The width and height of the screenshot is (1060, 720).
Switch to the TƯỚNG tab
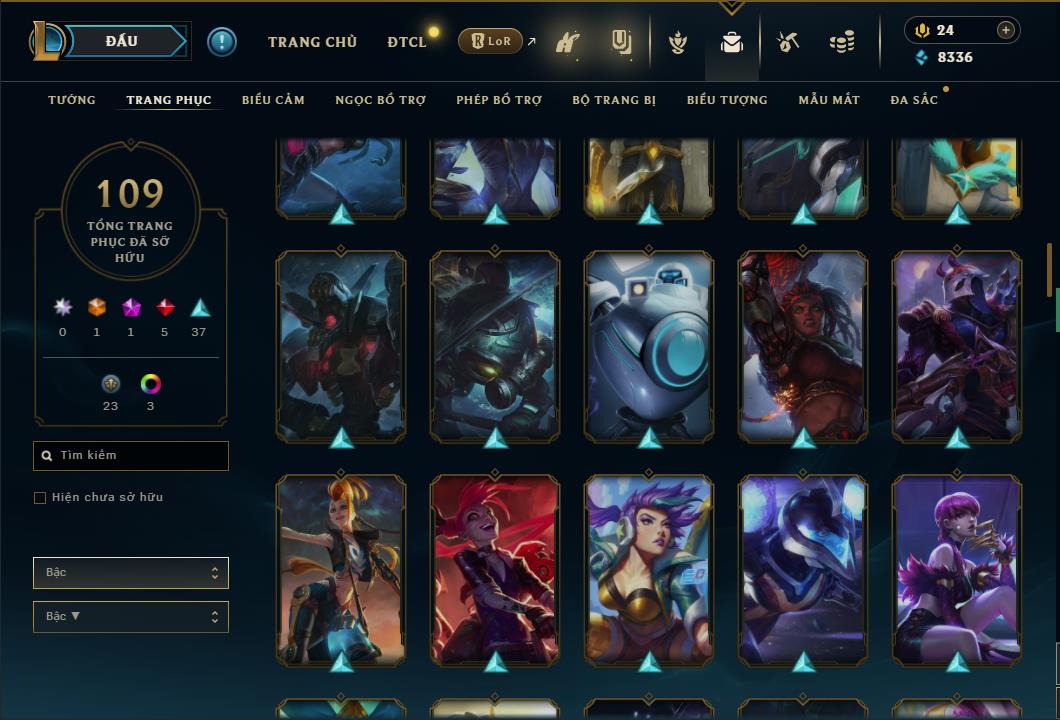(x=72, y=100)
